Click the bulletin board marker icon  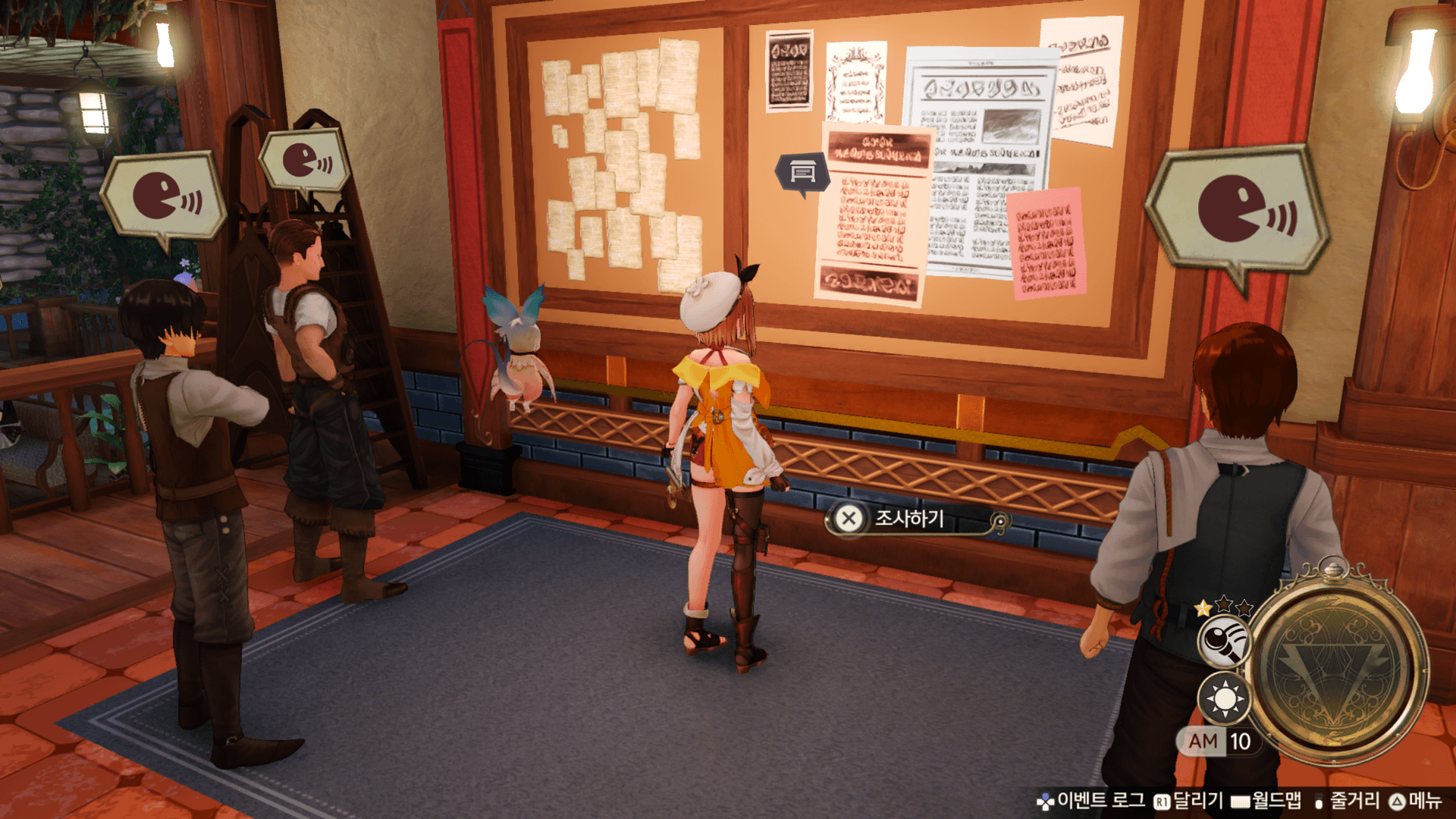coord(802,172)
